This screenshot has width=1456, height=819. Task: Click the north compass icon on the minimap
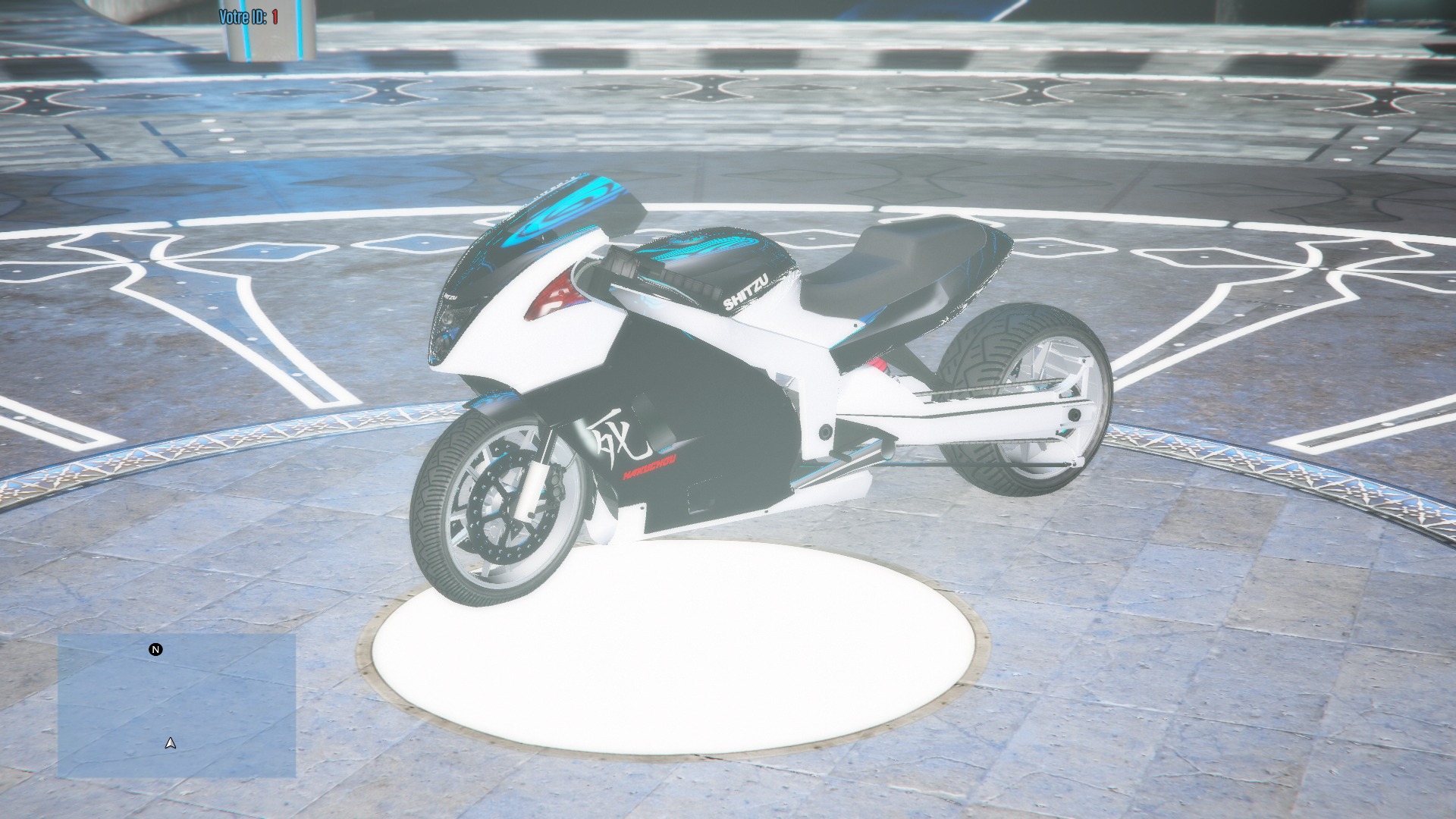tap(155, 650)
